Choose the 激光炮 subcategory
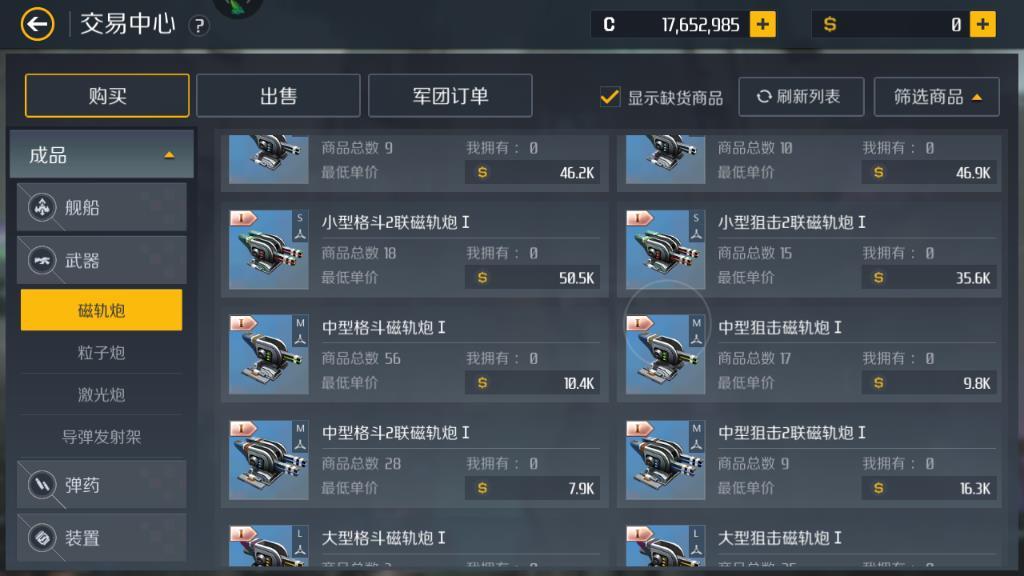This screenshot has width=1024, height=576. (101, 395)
